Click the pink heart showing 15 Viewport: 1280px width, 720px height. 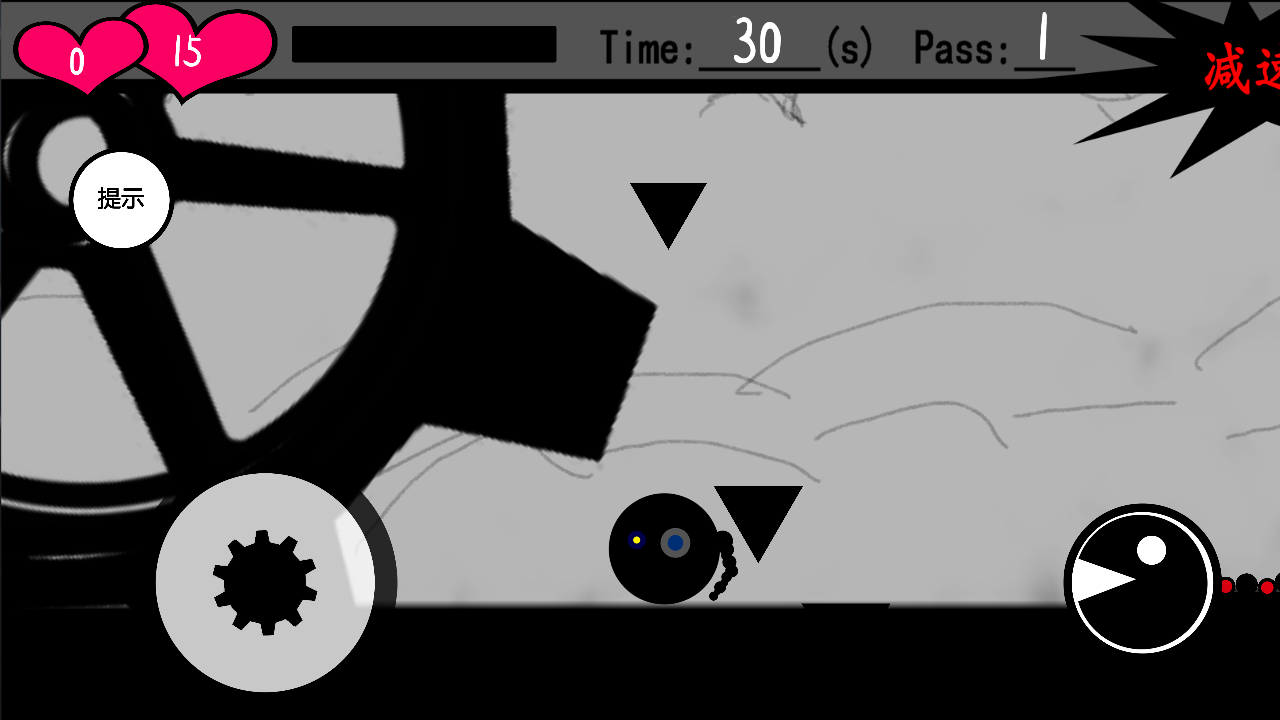pyautogui.click(x=190, y=48)
